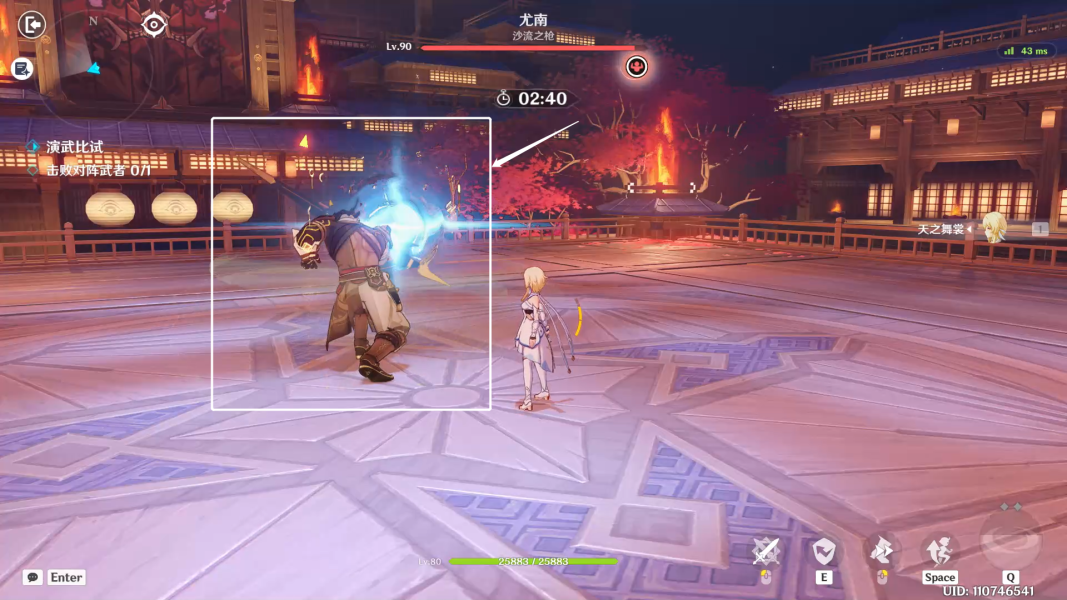This screenshot has height=600, width=1067.
Task: Check the 43 ms network status indicator
Action: [x=1026, y=50]
